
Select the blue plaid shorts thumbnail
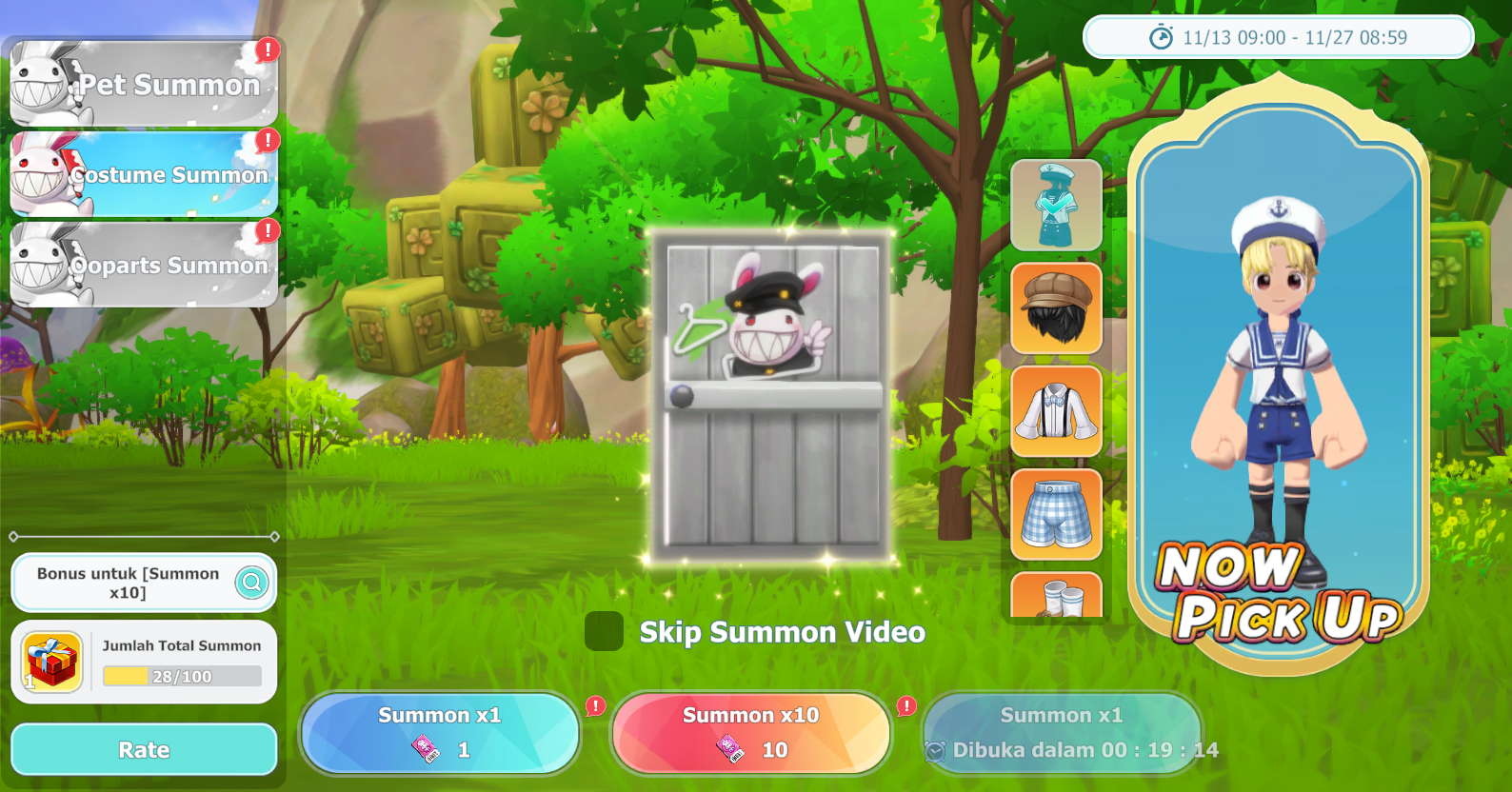[1056, 514]
